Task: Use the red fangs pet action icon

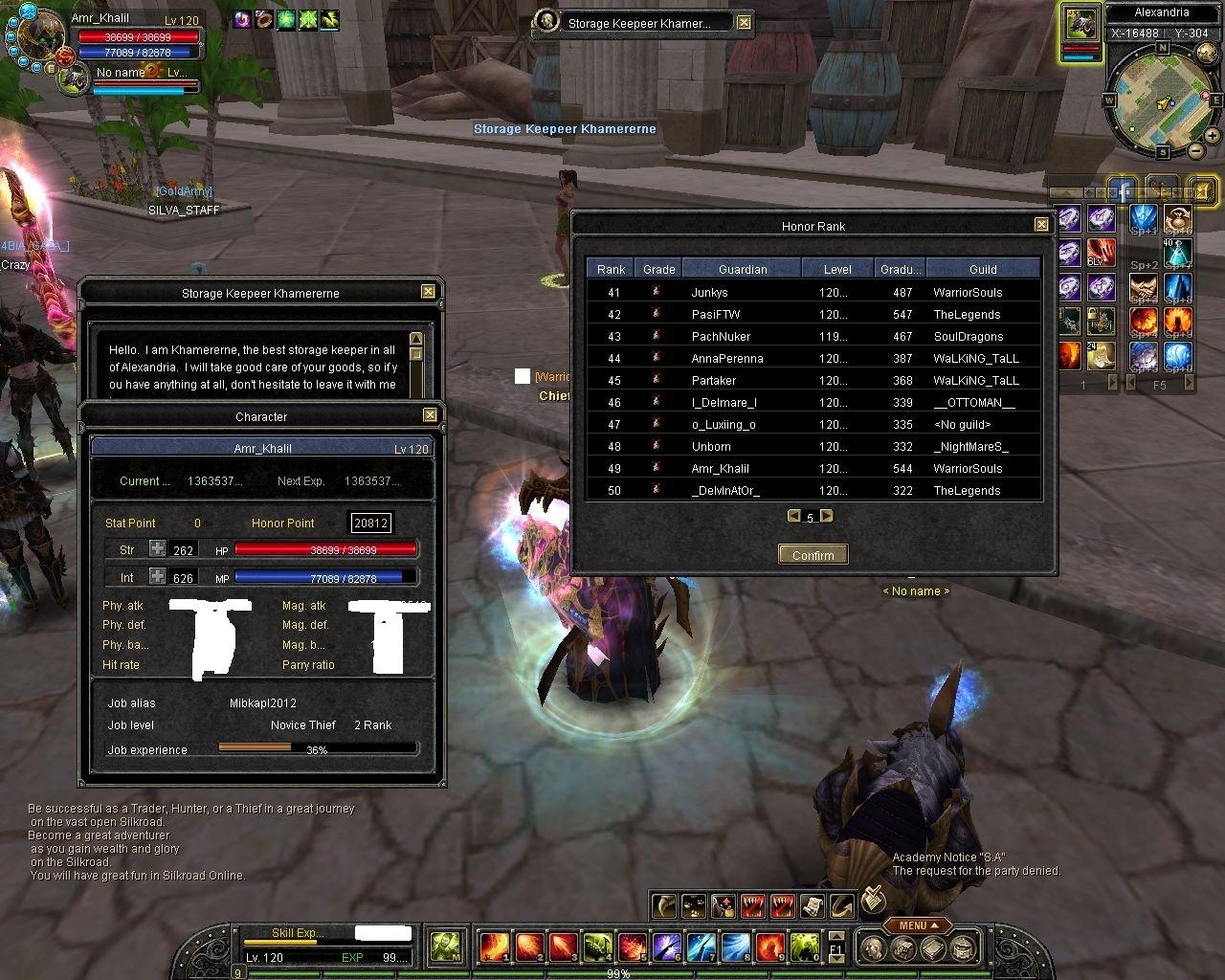Action: (753, 904)
